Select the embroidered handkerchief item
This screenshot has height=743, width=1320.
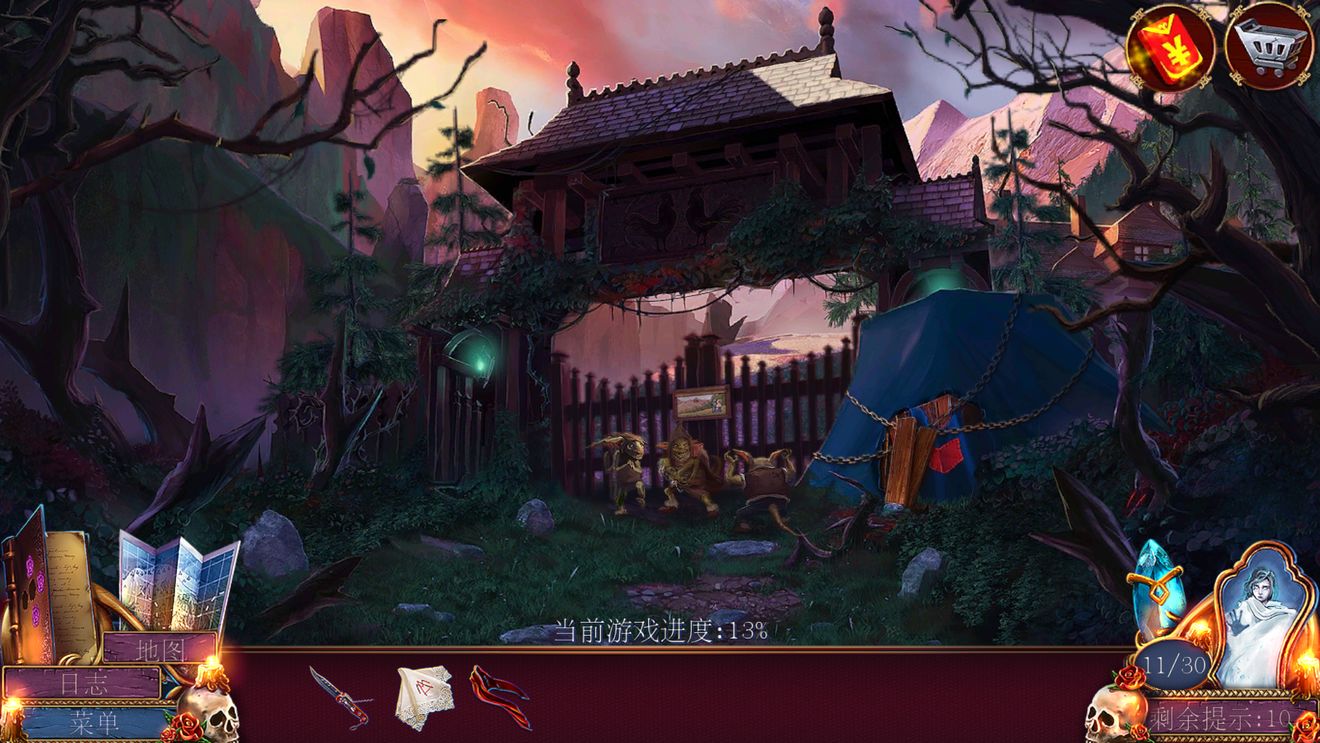tap(423, 693)
